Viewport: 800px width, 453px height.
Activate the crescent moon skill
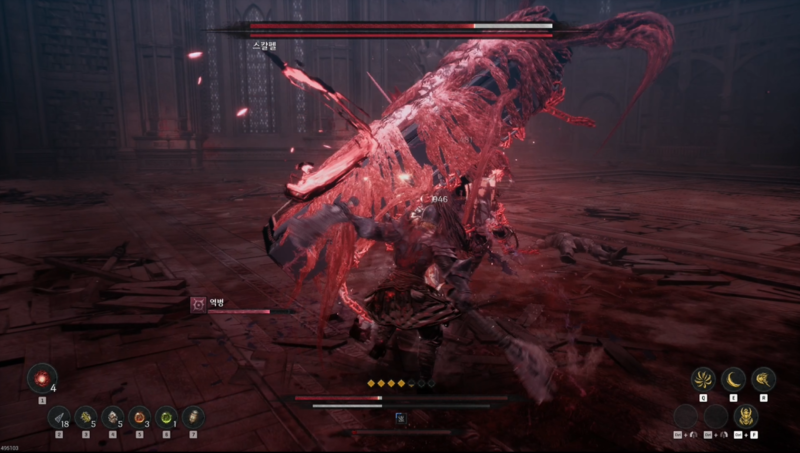[735, 379]
